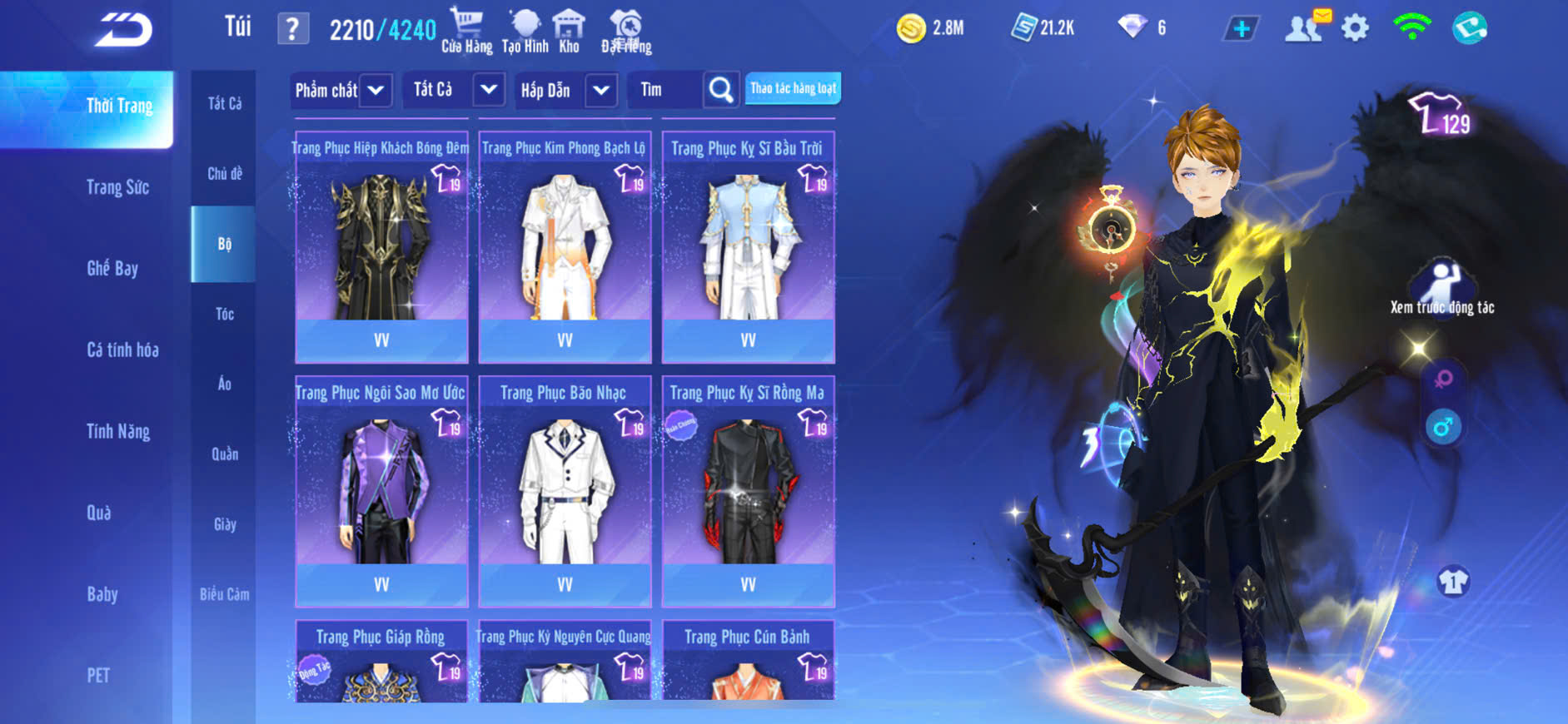Viewport: 1568px width, 724px height.
Task: Expand the Phẩm chất dropdown
Action: (376, 90)
